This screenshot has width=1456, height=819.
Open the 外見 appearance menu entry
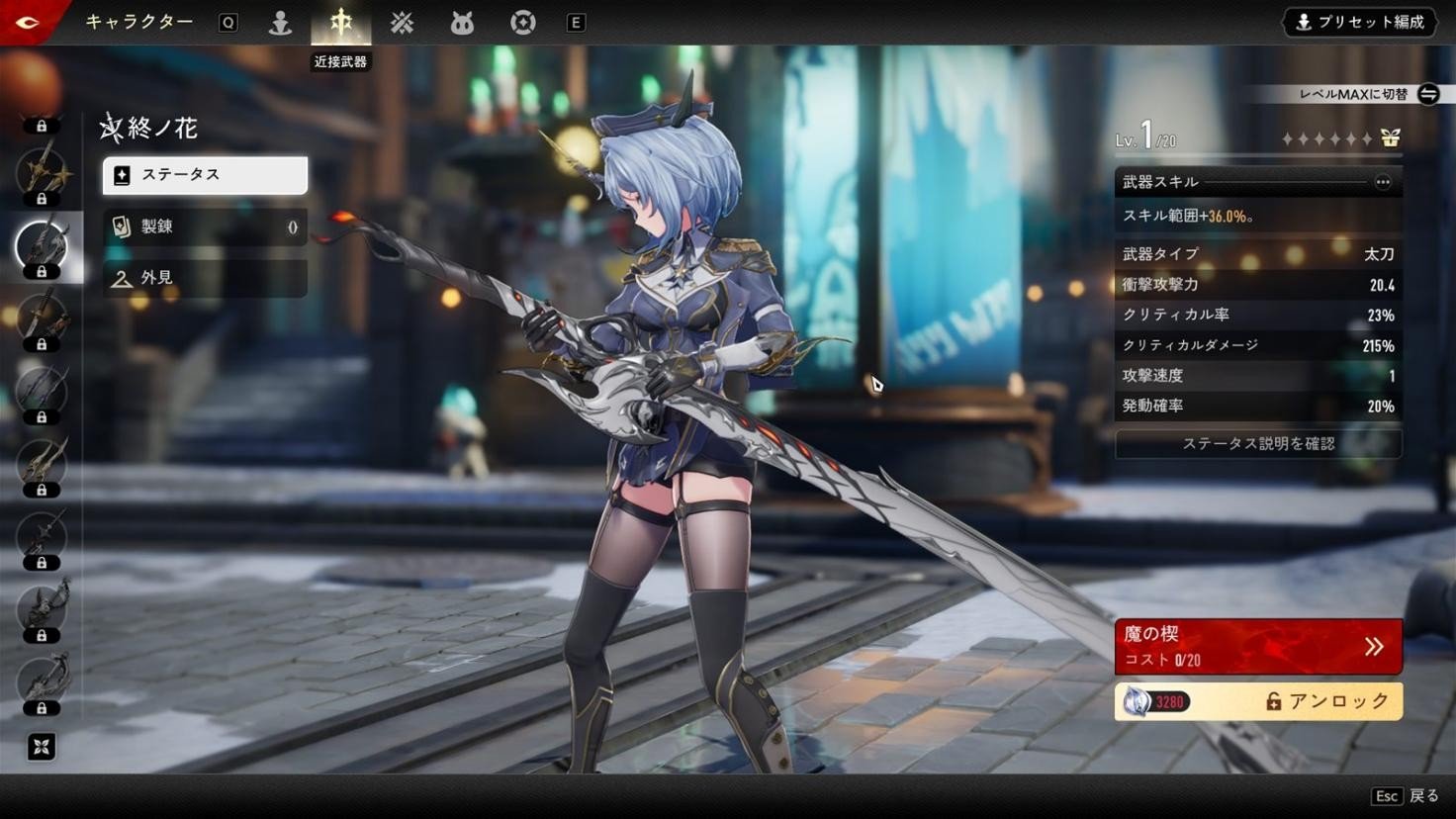point(205,278)
